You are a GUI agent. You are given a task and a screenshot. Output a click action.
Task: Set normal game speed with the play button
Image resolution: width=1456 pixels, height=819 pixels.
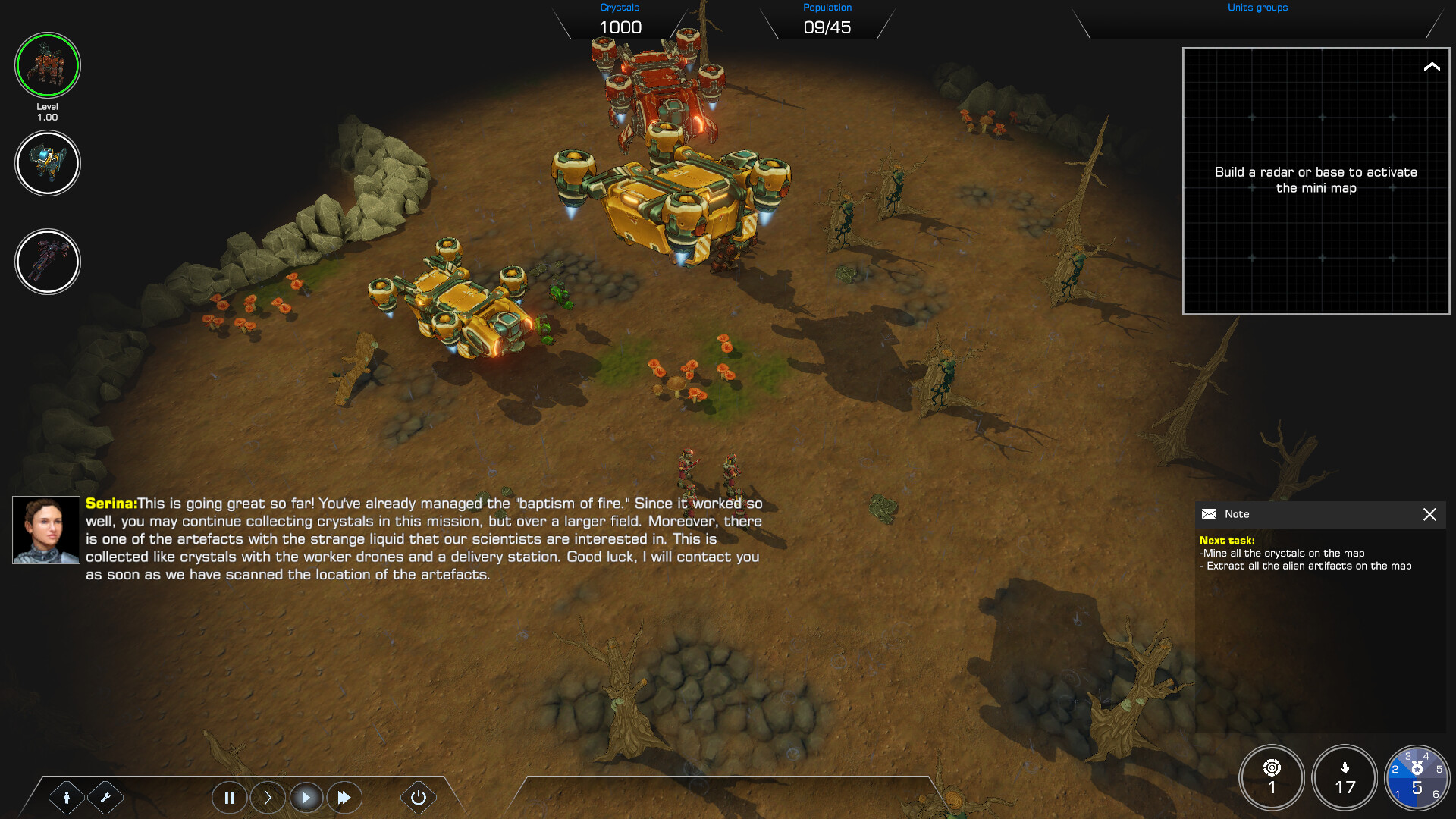[x=306, y=797]
